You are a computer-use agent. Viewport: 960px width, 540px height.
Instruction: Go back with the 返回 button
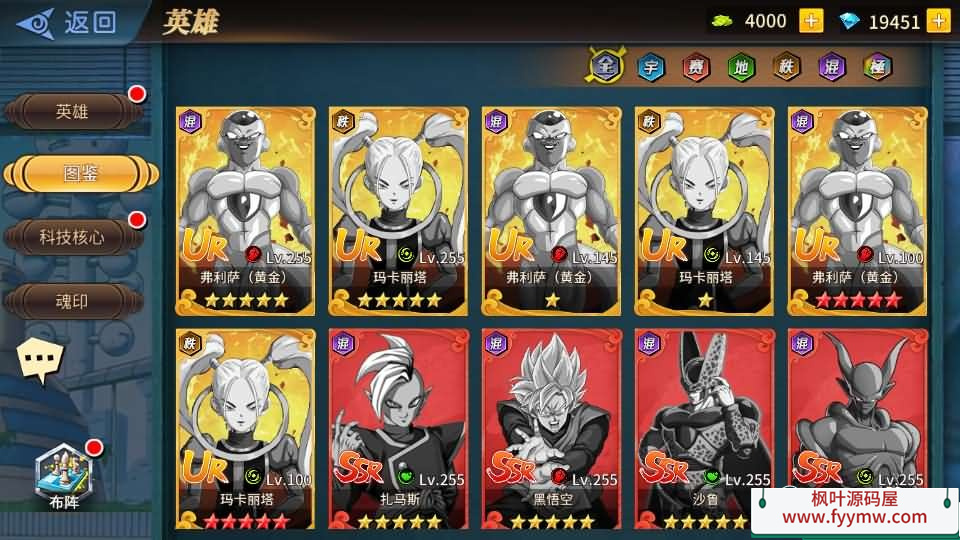(68, 21)
